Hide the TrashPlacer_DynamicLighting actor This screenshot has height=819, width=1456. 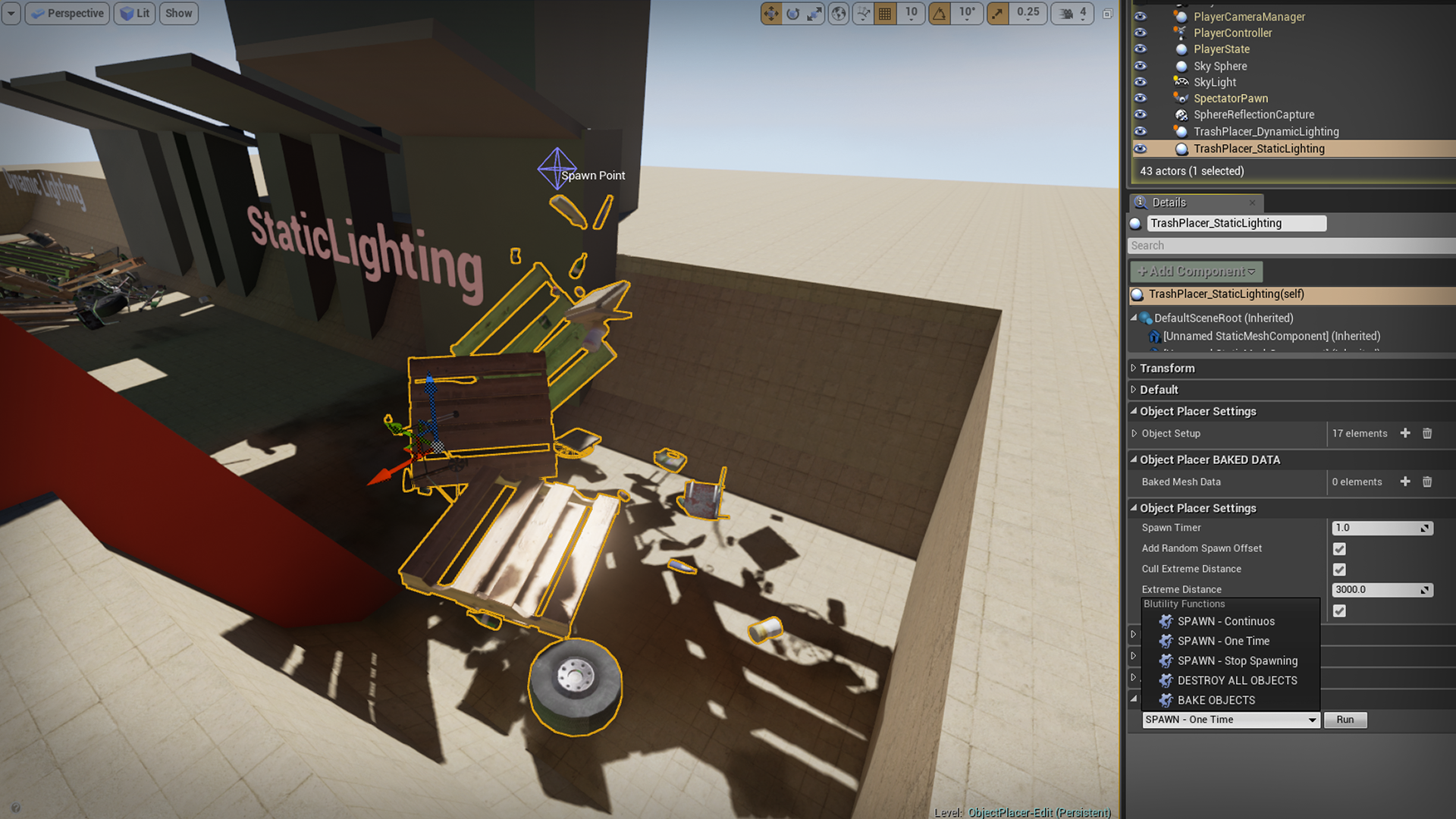[1141, 131]
